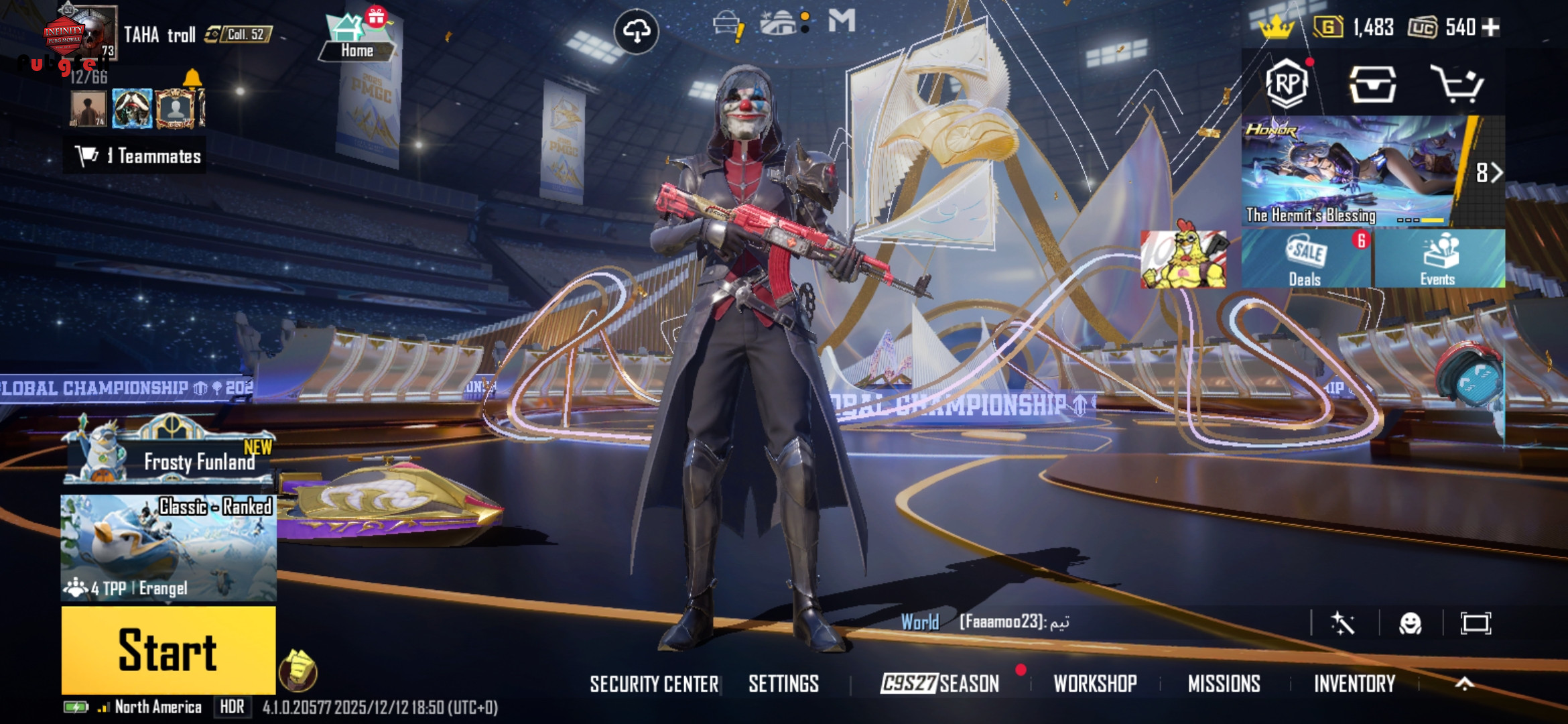
Task: Open the supply crate icon
Action: pos(1372,84)
